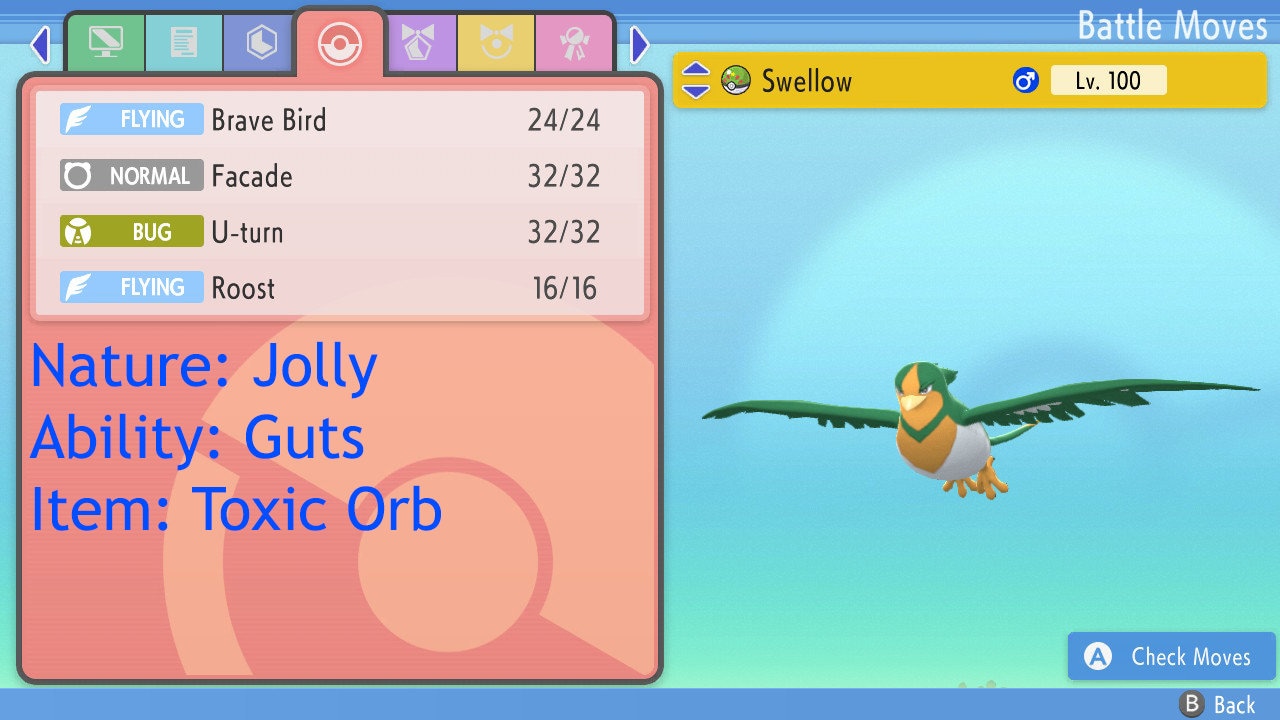Select the yellow Condition tab icon

(497, 43)
